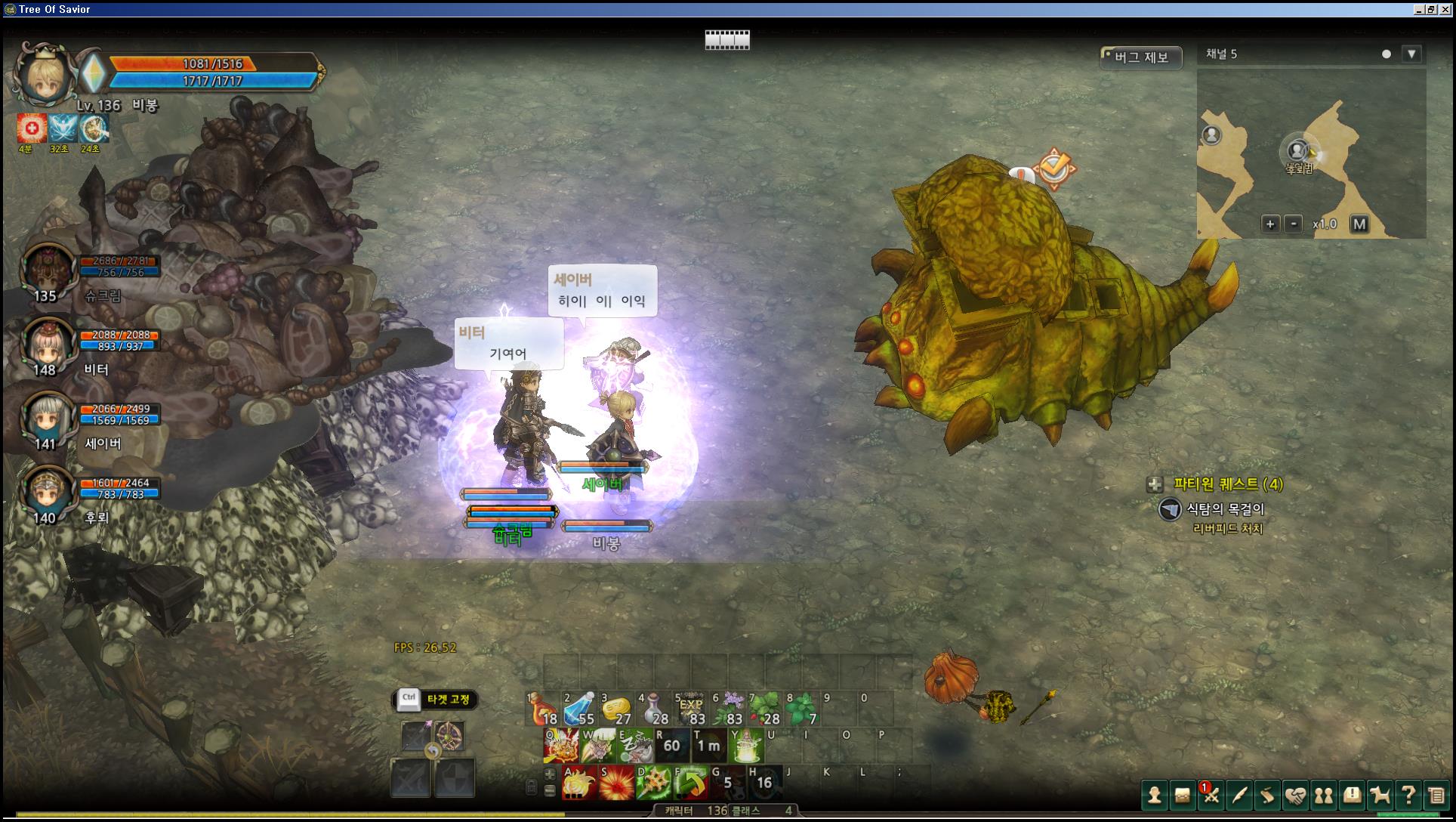Select party member 비터 portrait
The width and height of the screenshot is (1456, 822).
(48, 345)
